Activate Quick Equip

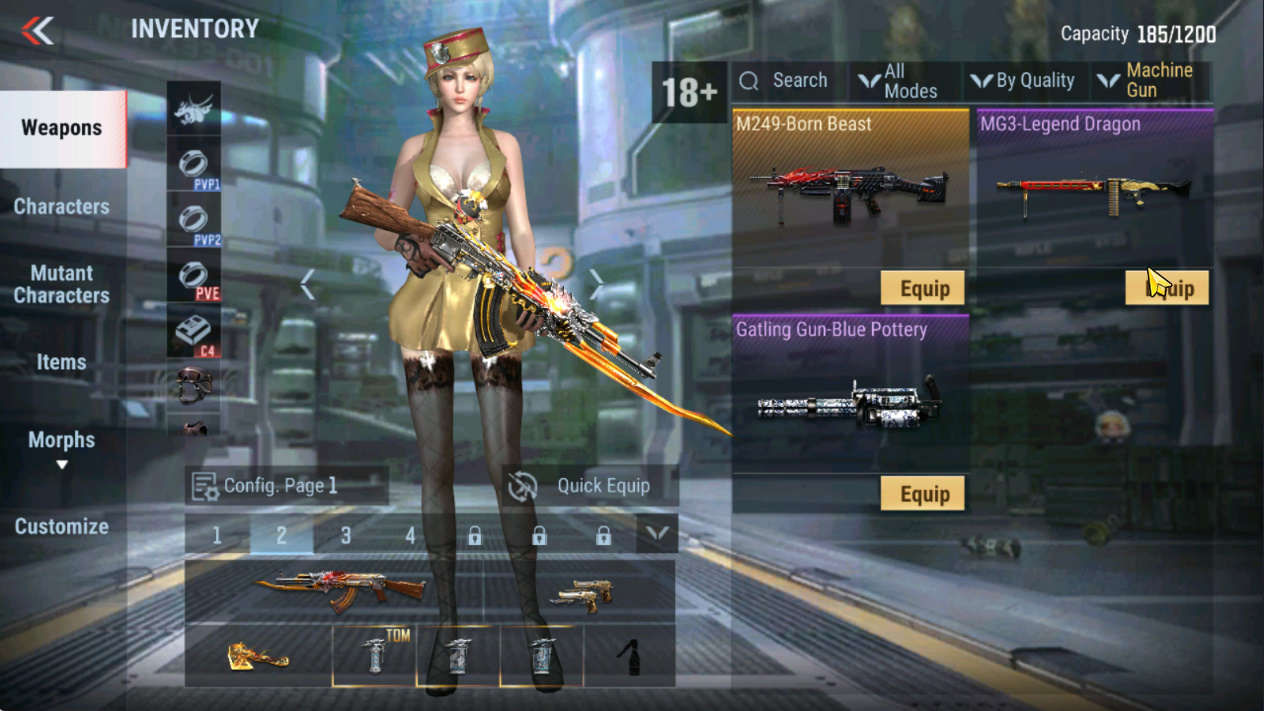[x=590, y=486]
